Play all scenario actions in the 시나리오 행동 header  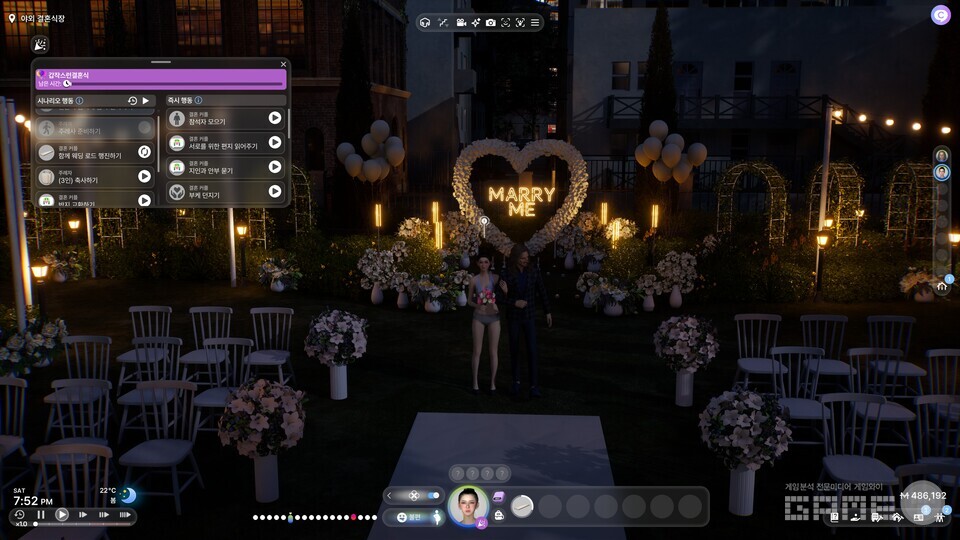(x=146, y=101)
